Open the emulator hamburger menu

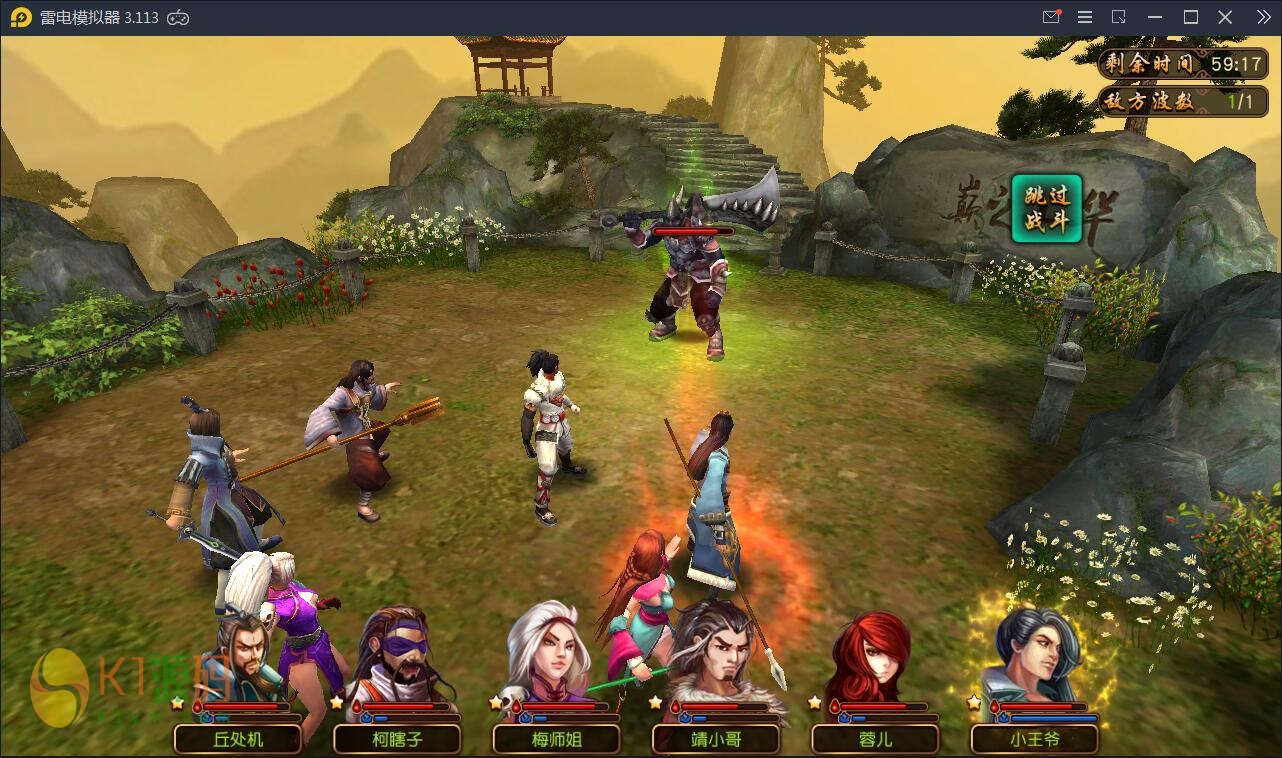1085,17
